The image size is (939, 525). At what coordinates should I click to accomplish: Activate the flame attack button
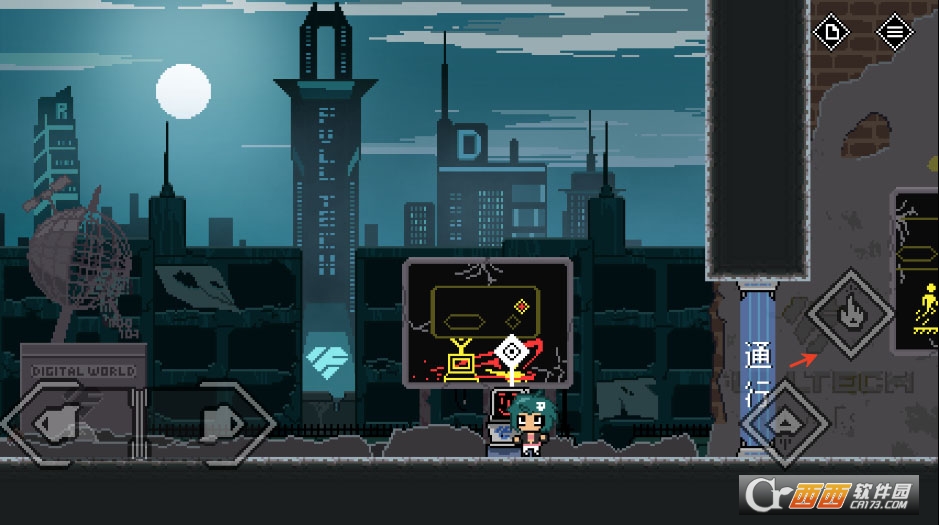(x=852, y=314)
